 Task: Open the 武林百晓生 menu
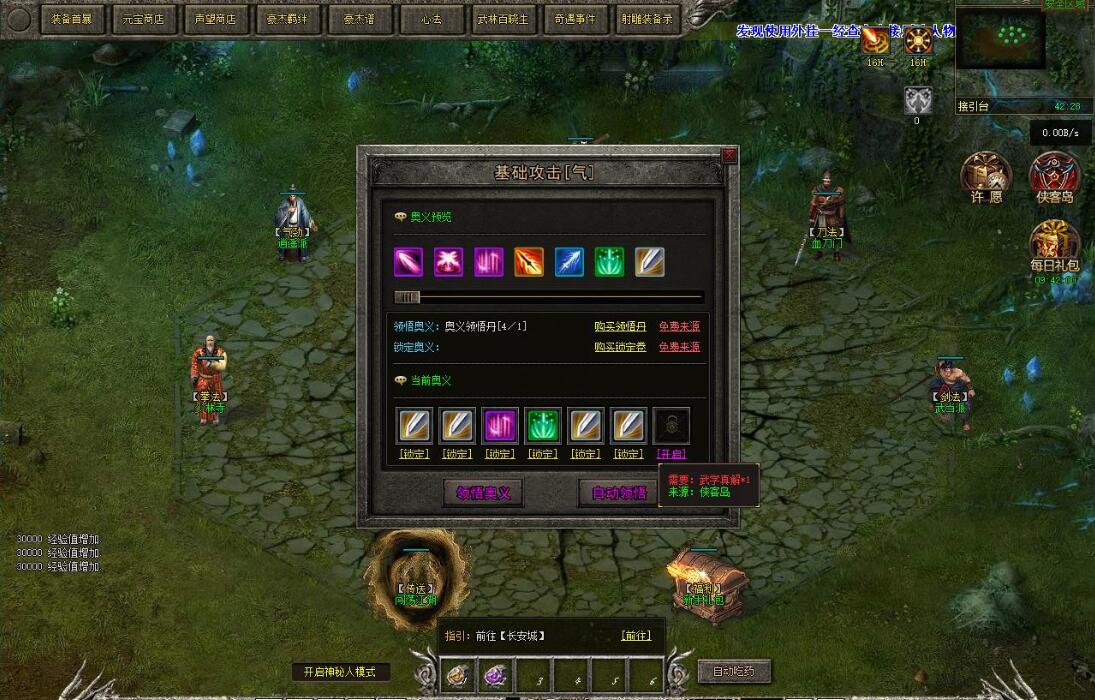coord(503,19)
